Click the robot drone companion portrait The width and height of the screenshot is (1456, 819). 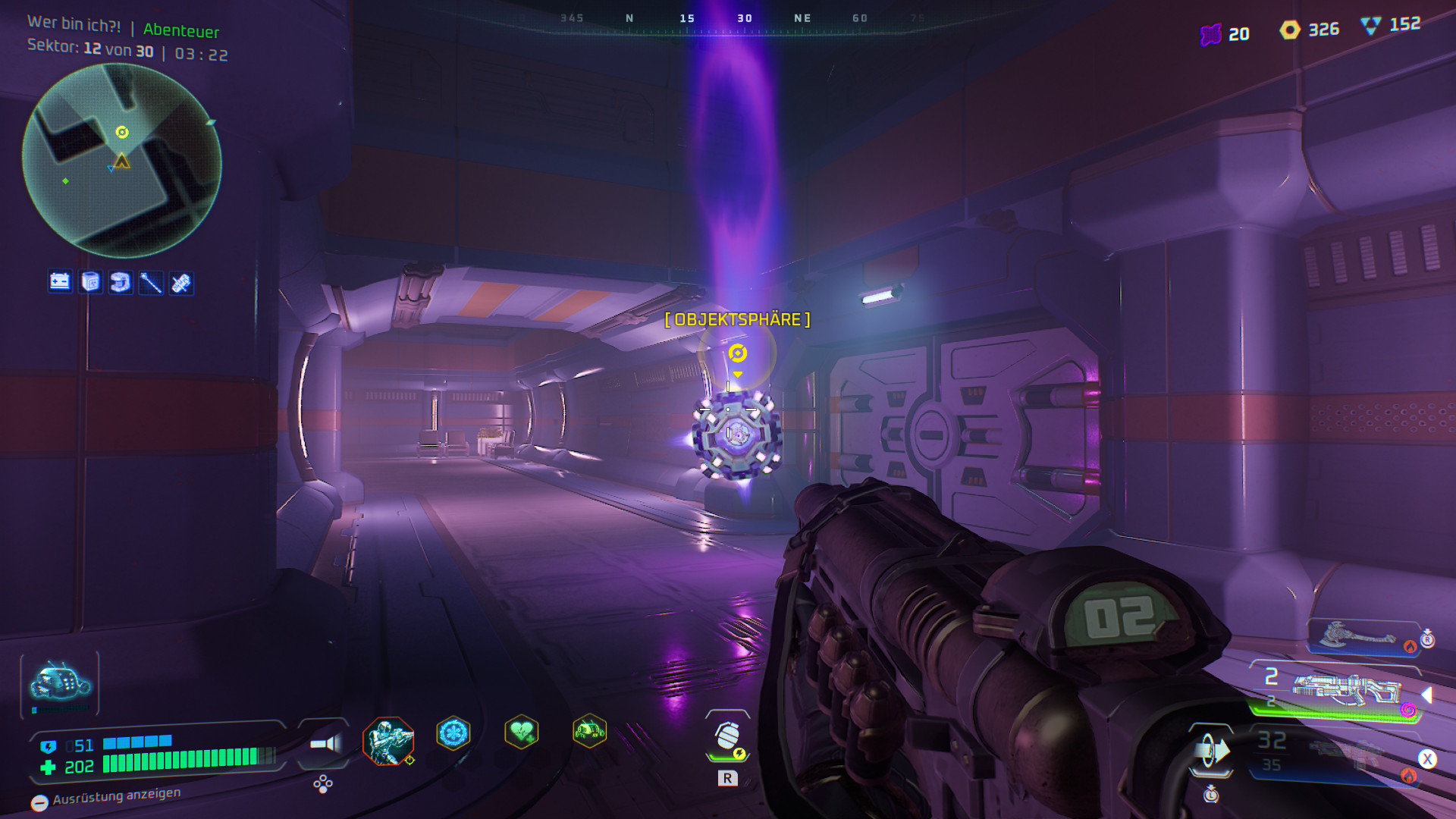(60, 684)
